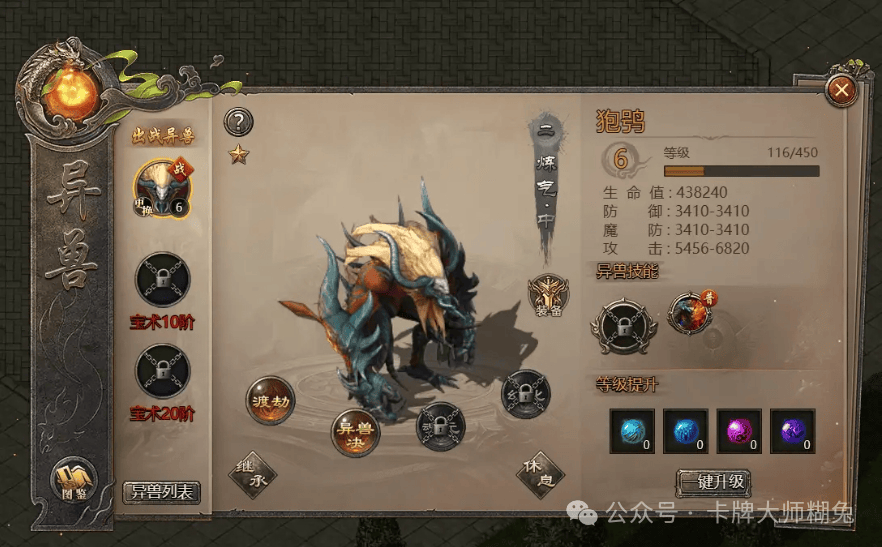Screen dimensions: 882x547
Task: Open the 异兽决 button
Action: click(x=356, y=433)
